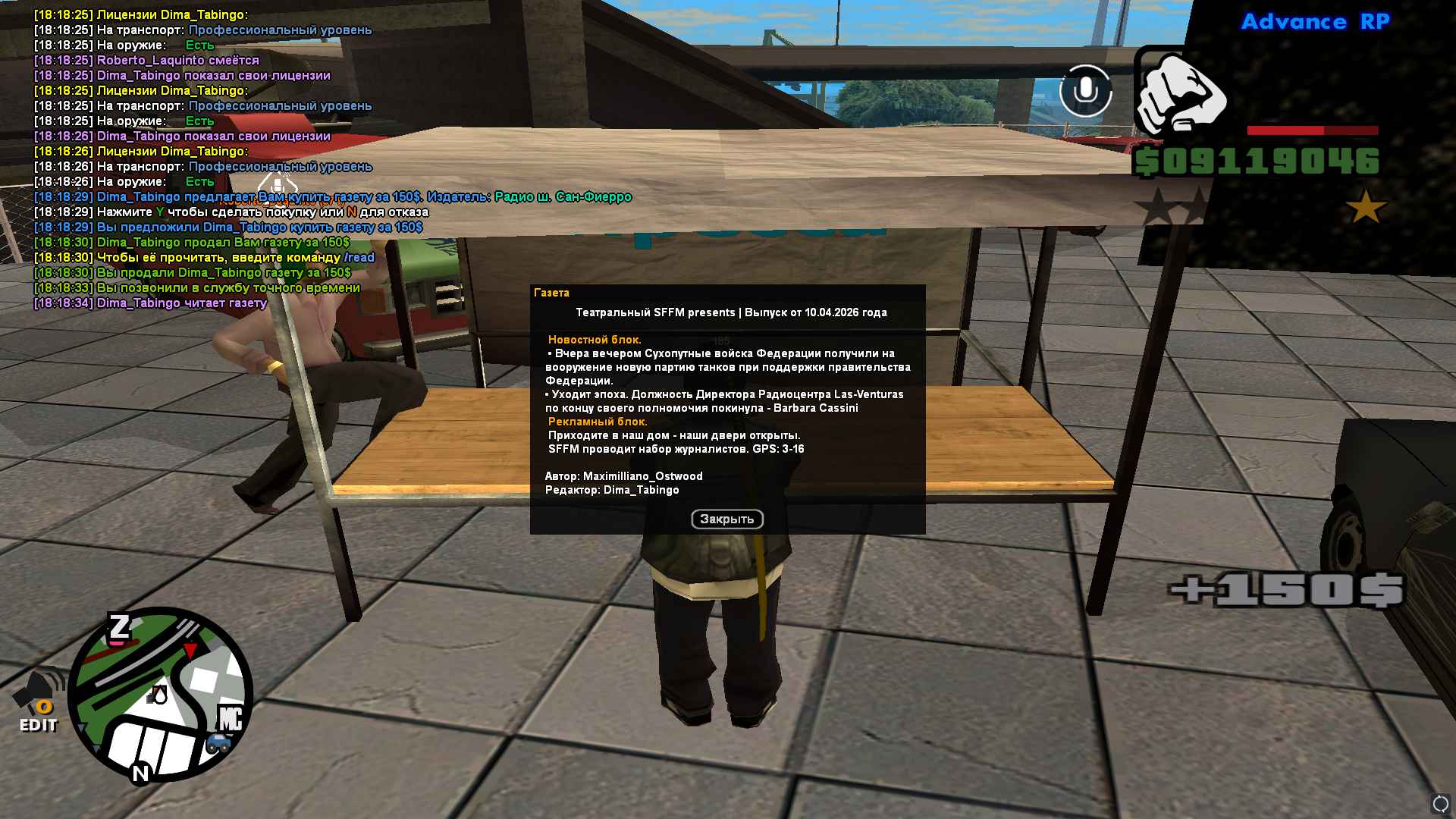Image resolution: width=1456 pixels, height=819 pixels.
Task: Expand the Новостной блок section
Action: (594, 340)
